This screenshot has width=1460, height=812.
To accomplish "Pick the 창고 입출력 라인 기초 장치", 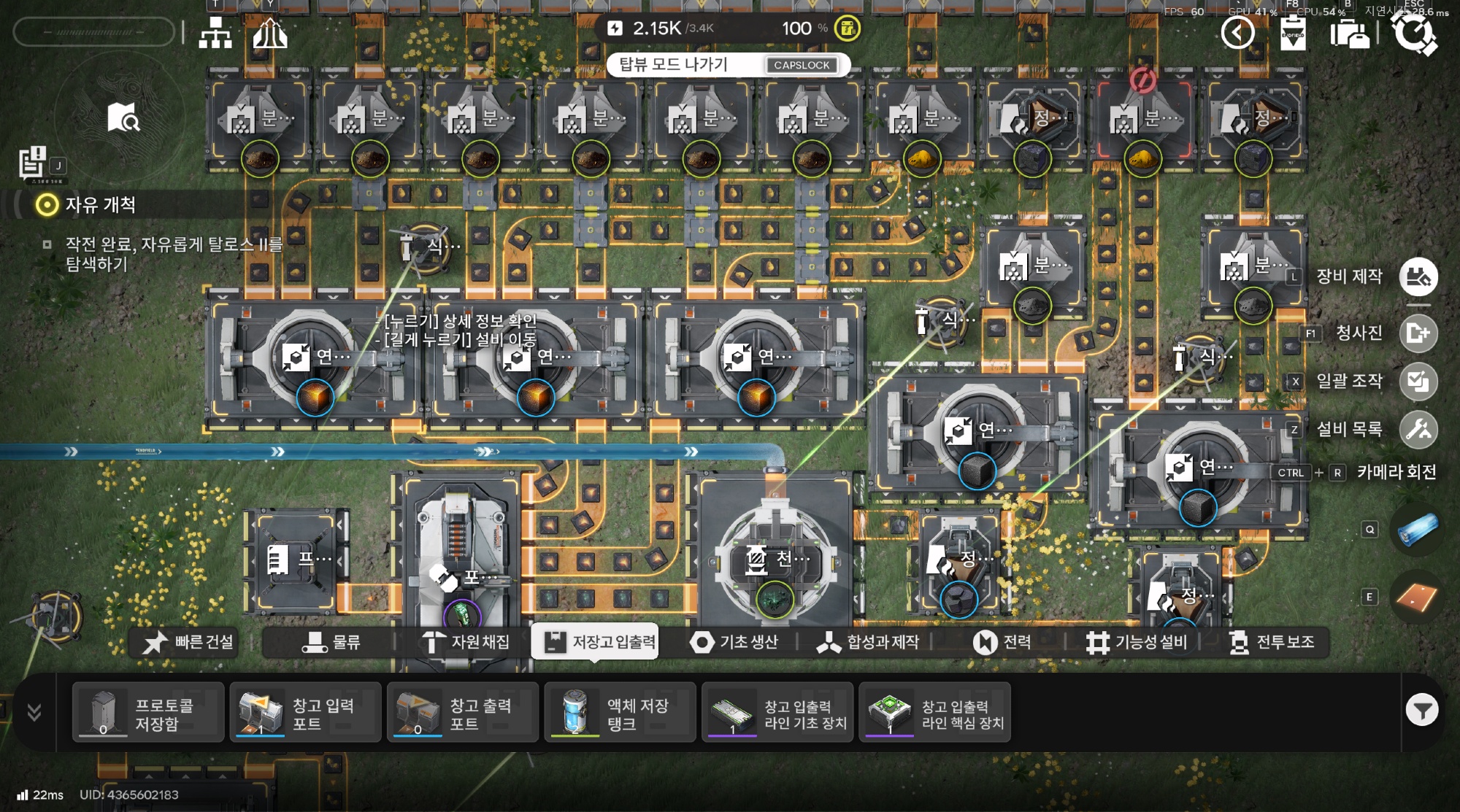I will [777, 713].
